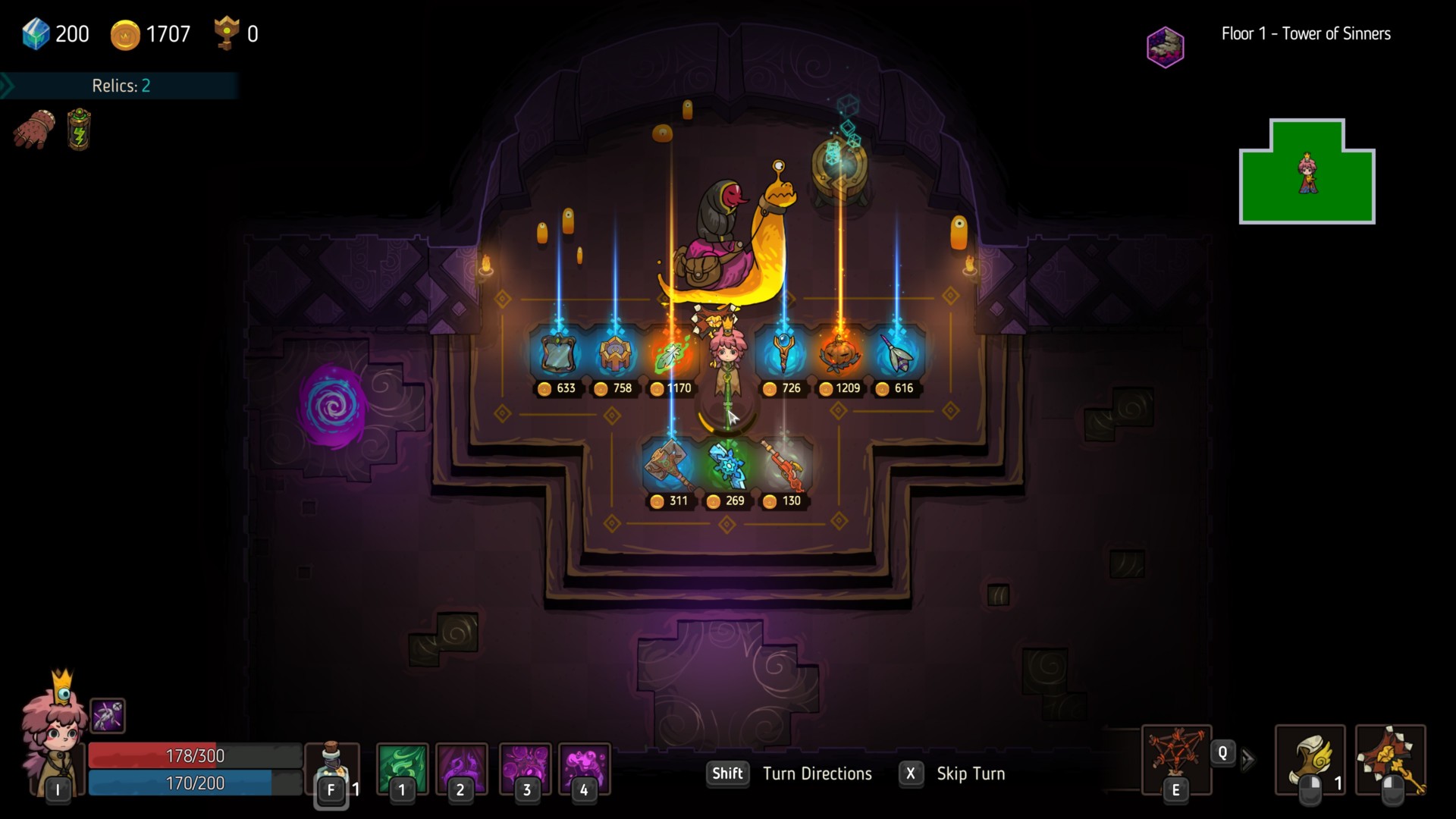Click the room minimap
The height and width of the screenshot is (819, 1456).
[x=1307, y=172]
